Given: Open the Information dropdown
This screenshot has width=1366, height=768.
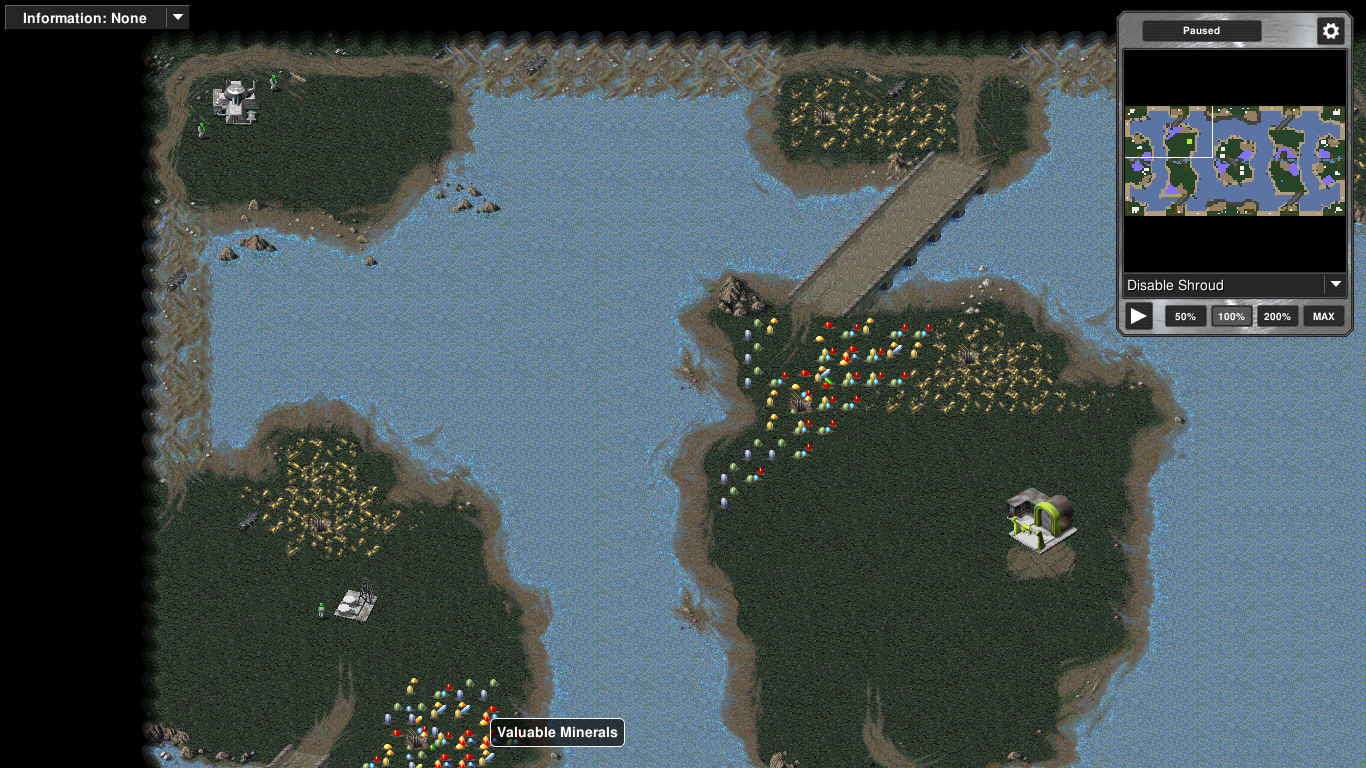Looking at the screenshot, I should [96, 17].
